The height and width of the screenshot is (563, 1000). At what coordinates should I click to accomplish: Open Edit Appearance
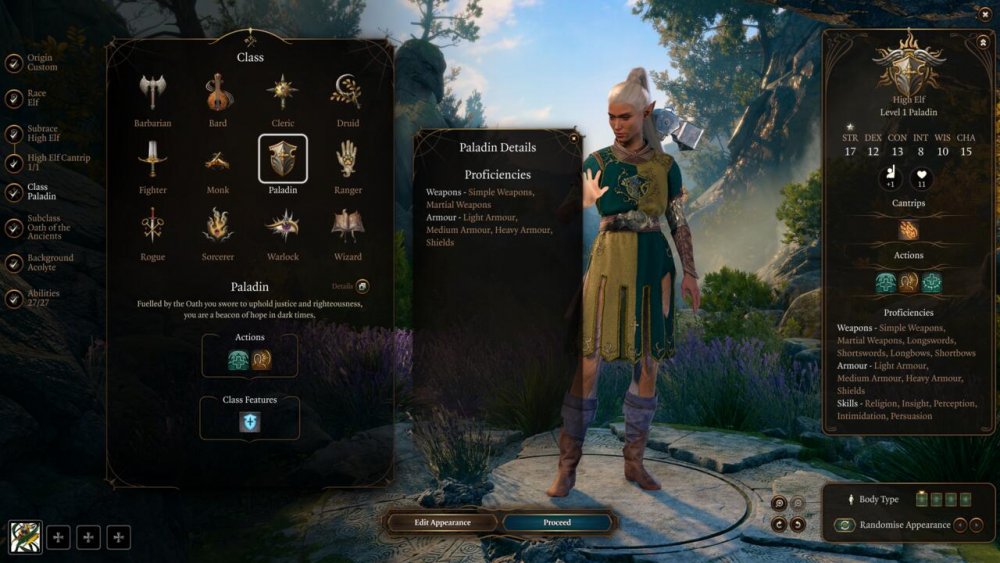(x=442, y=522)
